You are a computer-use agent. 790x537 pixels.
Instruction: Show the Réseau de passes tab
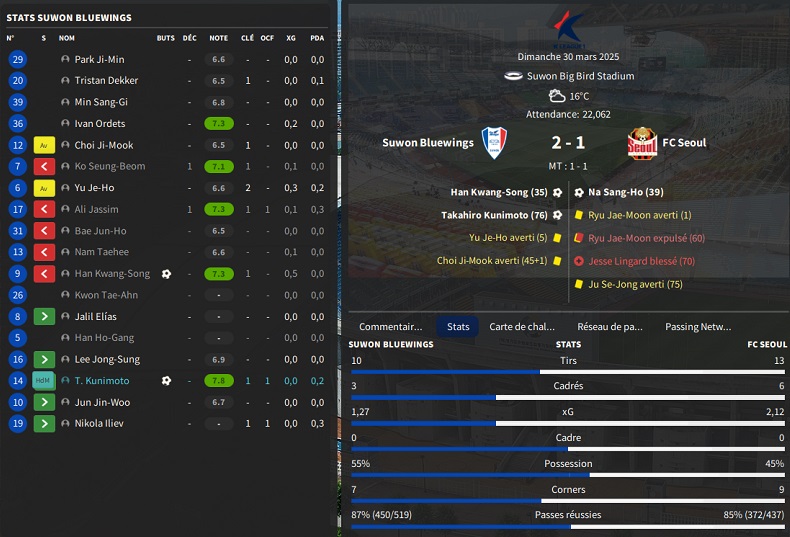609,326
